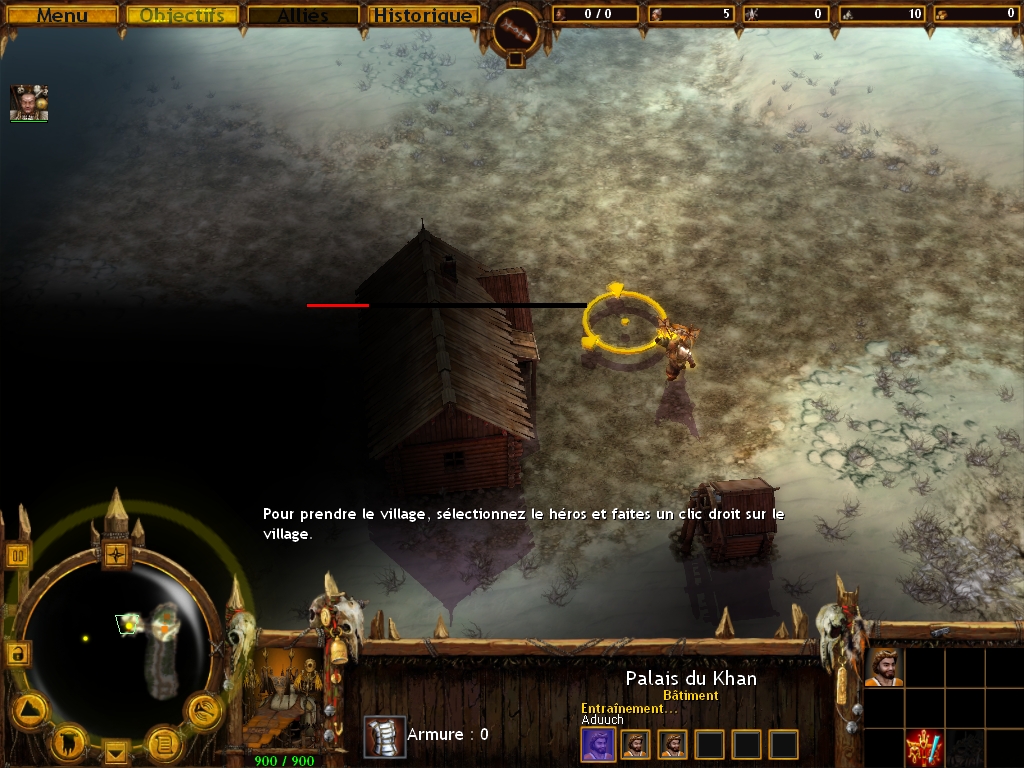Viewport: 1024px width, 768px height.
Task: Click the banner flag button under minimap
Action: pos(70,741)
